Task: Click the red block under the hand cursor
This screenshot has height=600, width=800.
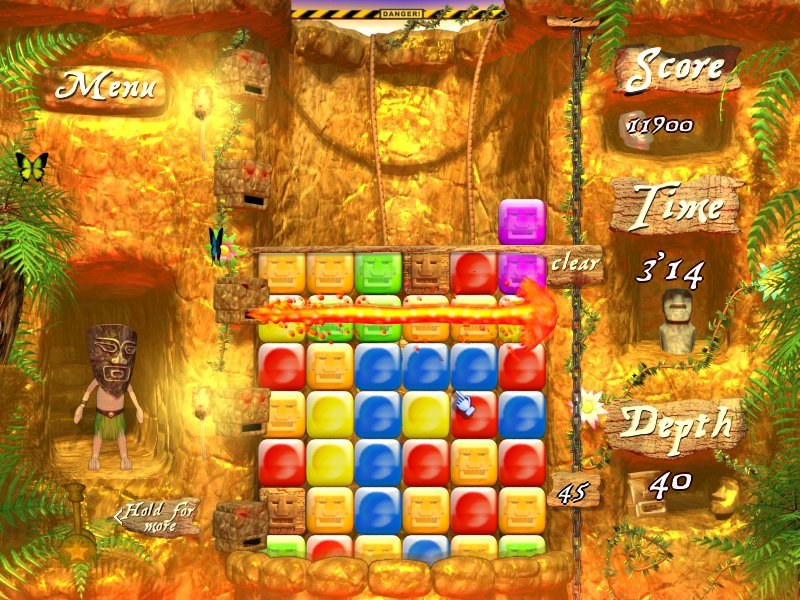Action: (474, 414)
